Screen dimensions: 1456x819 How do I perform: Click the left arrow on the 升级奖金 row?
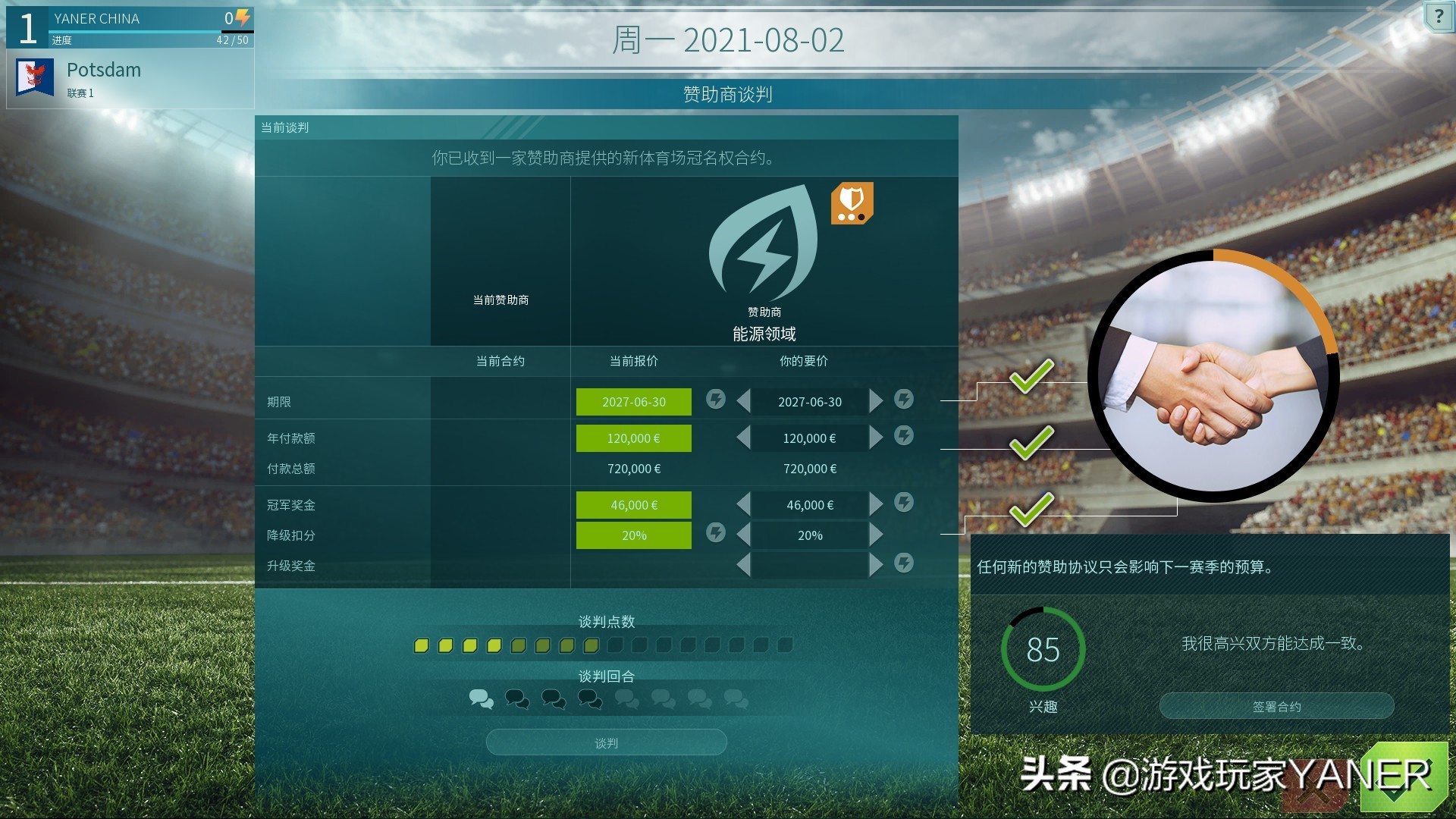[x=742, y=564]
